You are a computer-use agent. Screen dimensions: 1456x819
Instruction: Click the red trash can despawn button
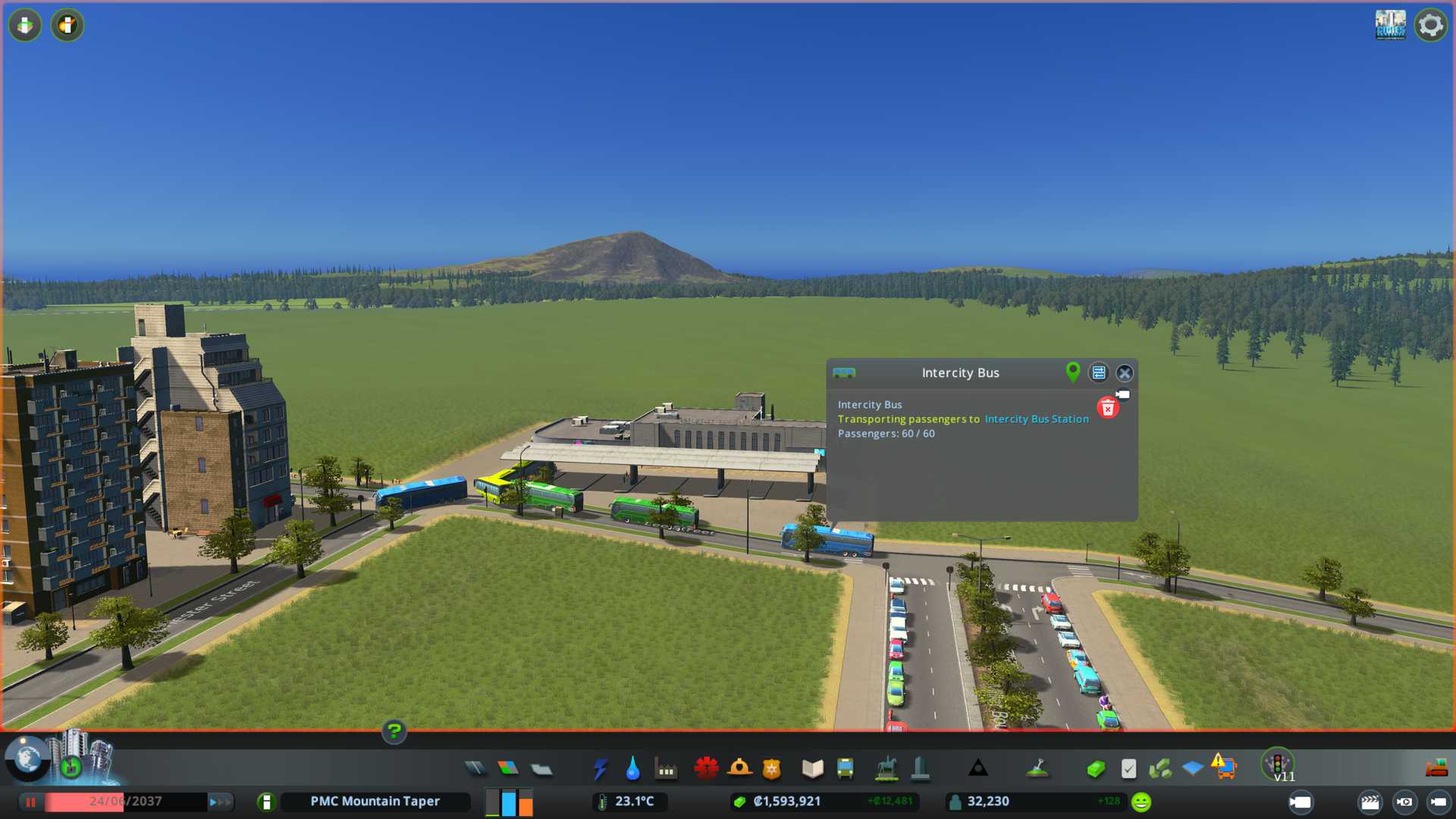1107,409
